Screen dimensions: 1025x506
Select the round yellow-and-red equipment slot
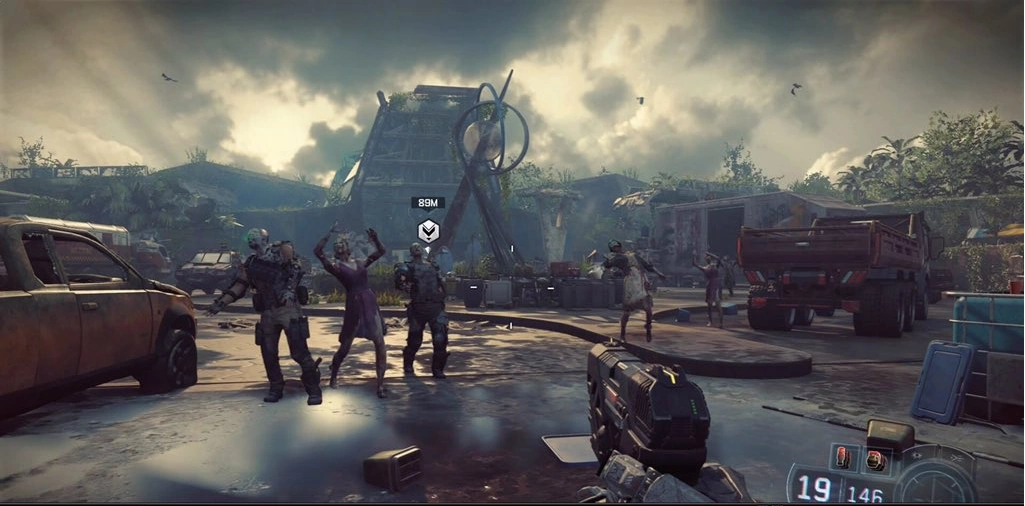pos(875,460)
